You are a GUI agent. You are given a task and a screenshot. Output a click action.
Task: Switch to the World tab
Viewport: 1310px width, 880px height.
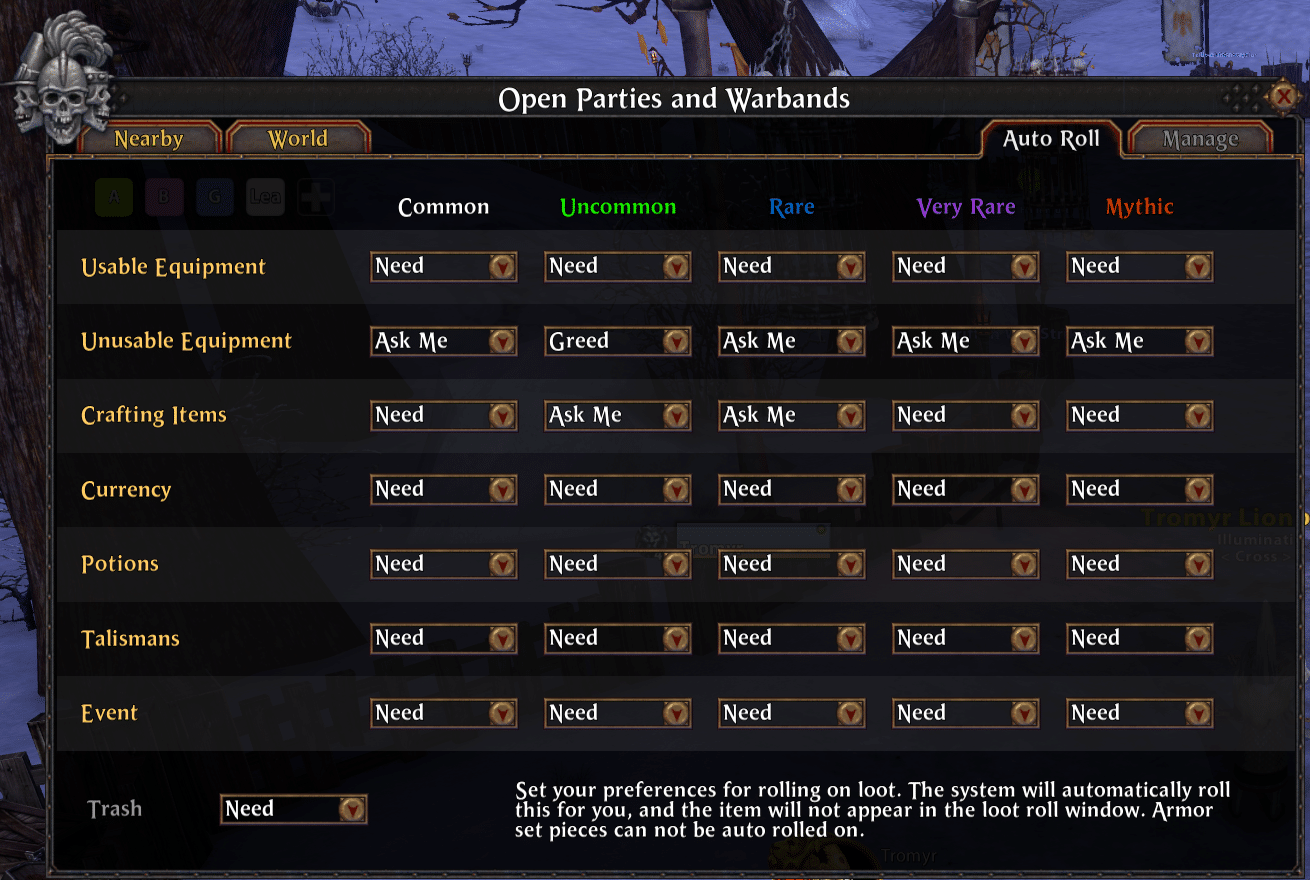tap(298, 139)
